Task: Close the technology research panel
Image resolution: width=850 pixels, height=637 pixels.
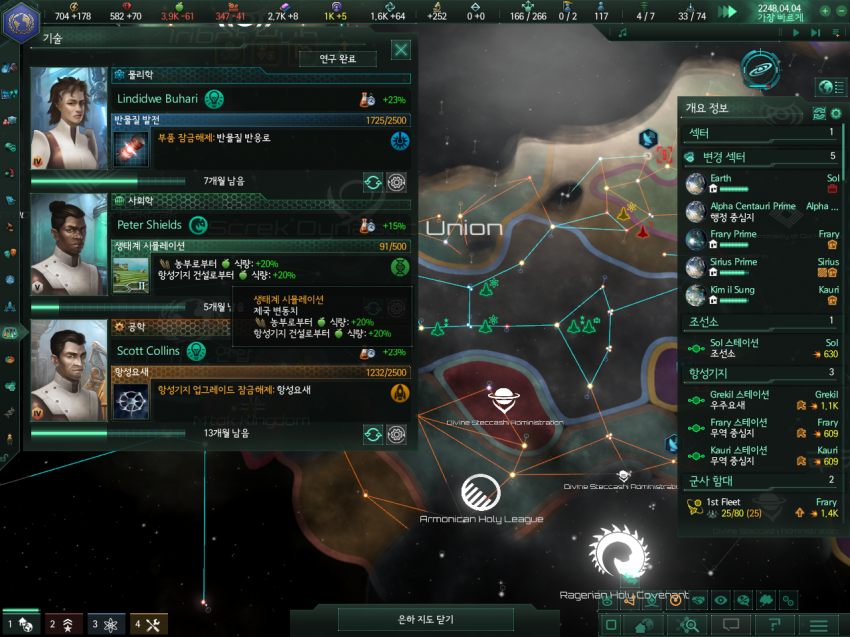Action: 400,50
